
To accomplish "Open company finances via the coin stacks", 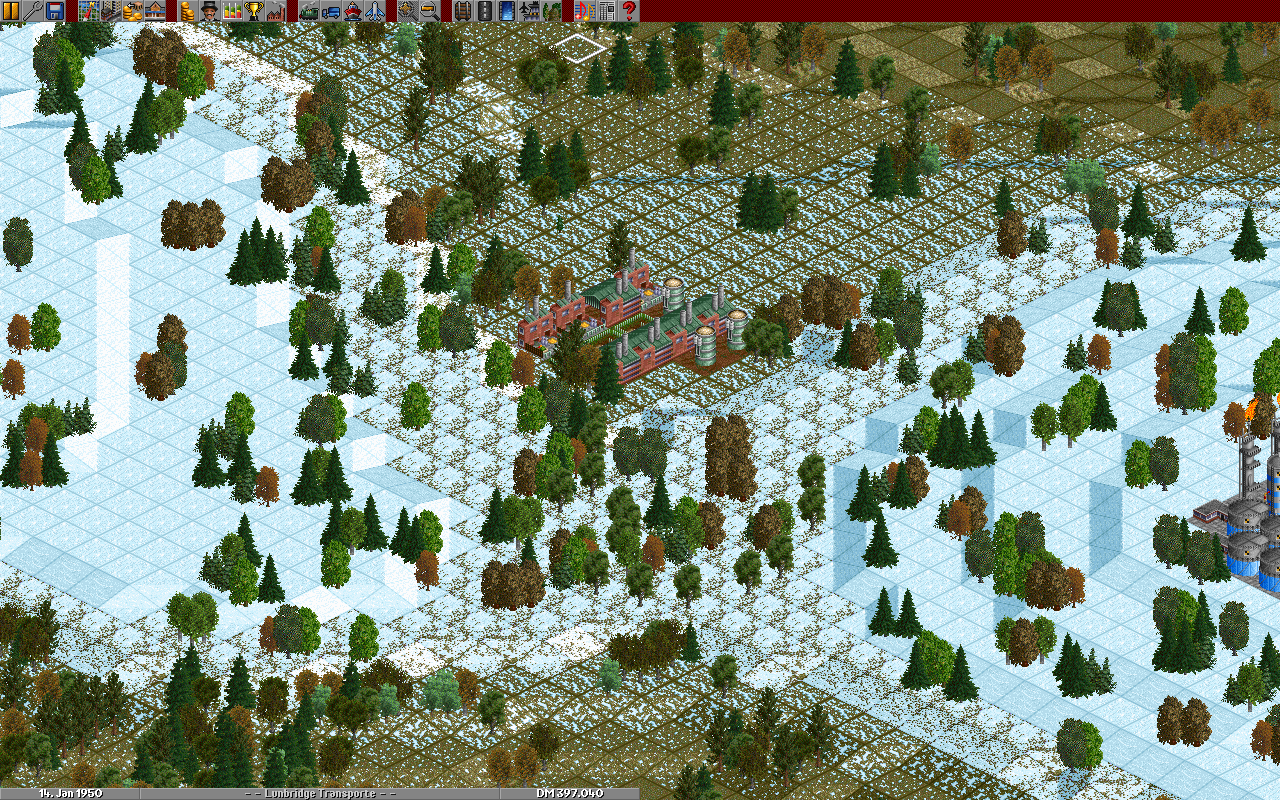I will click(x=187, y=11).
